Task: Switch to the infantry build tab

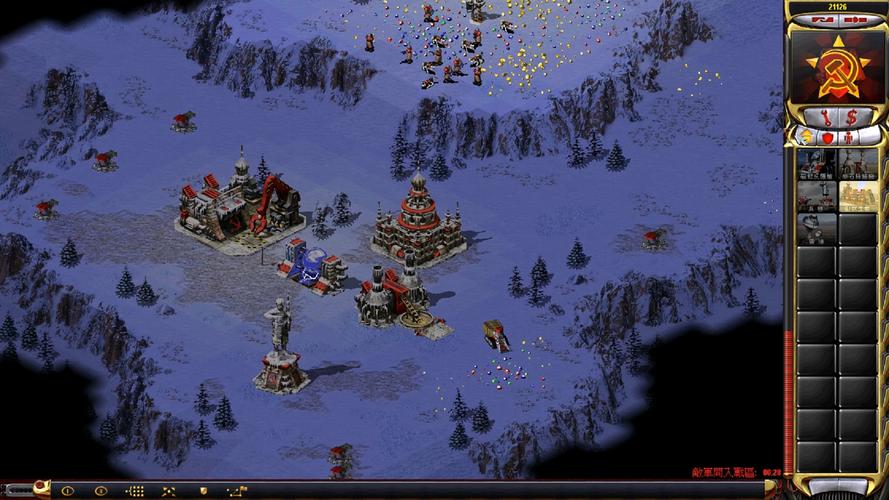Action: point(849,136)
